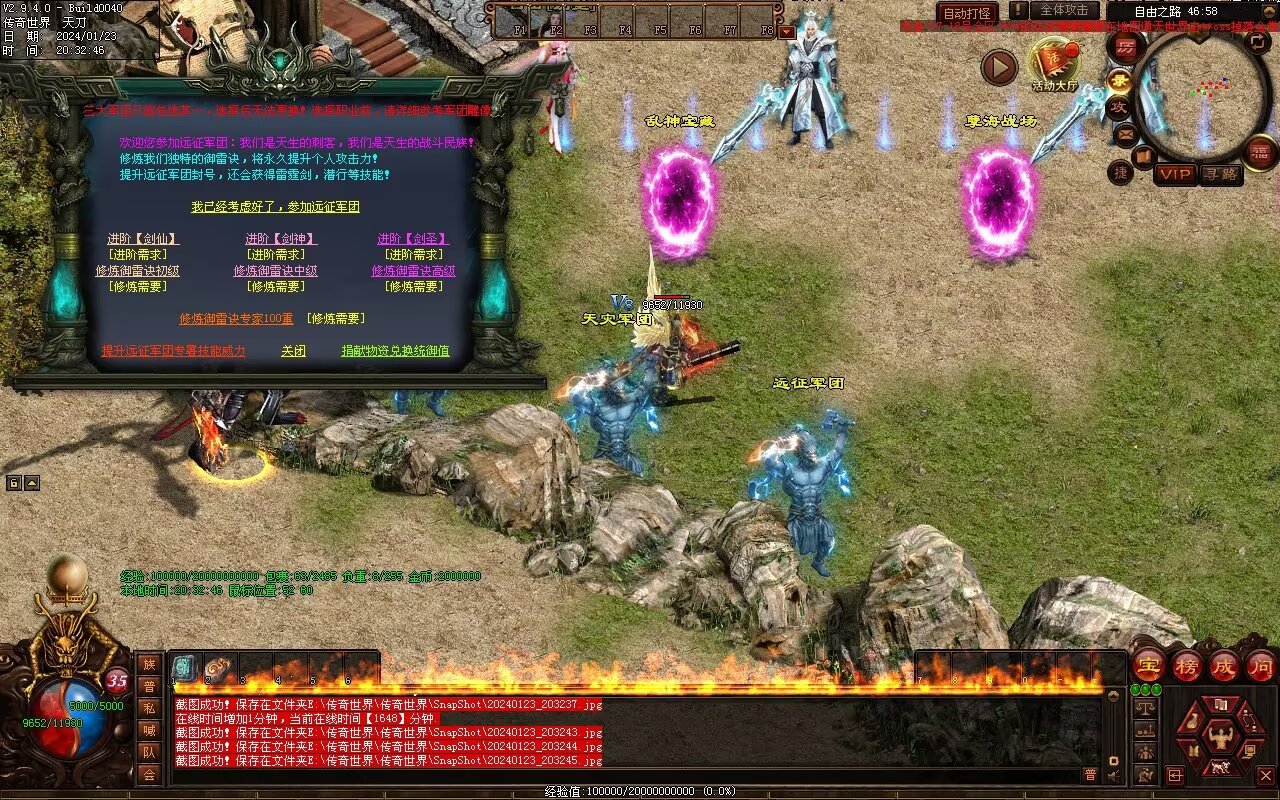This screenshot has height=800, width=1280.
Task: Open the 福 welfare icon
Action: pyautogui.click(x=1261, y=152)
